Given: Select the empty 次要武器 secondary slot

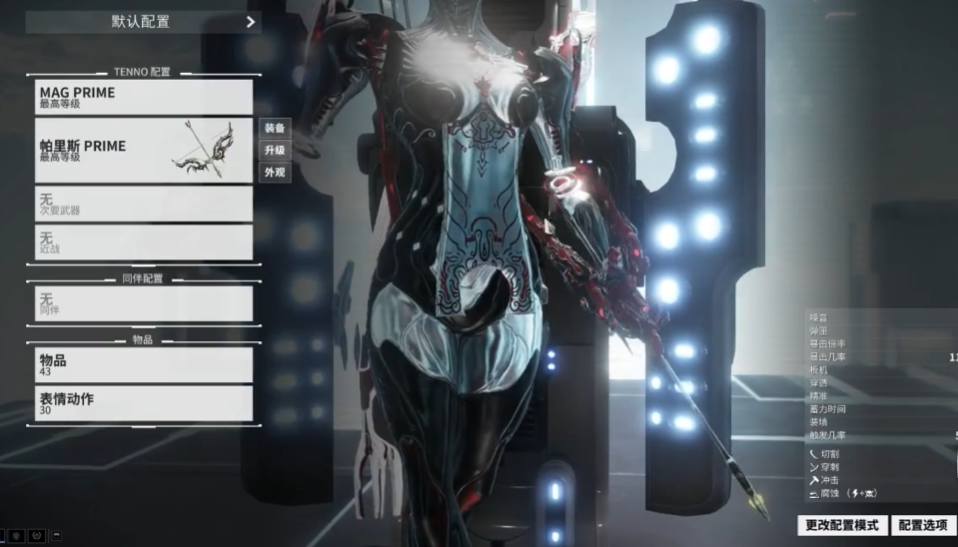Looking at the screenshot, I should (x=144, y=204).
